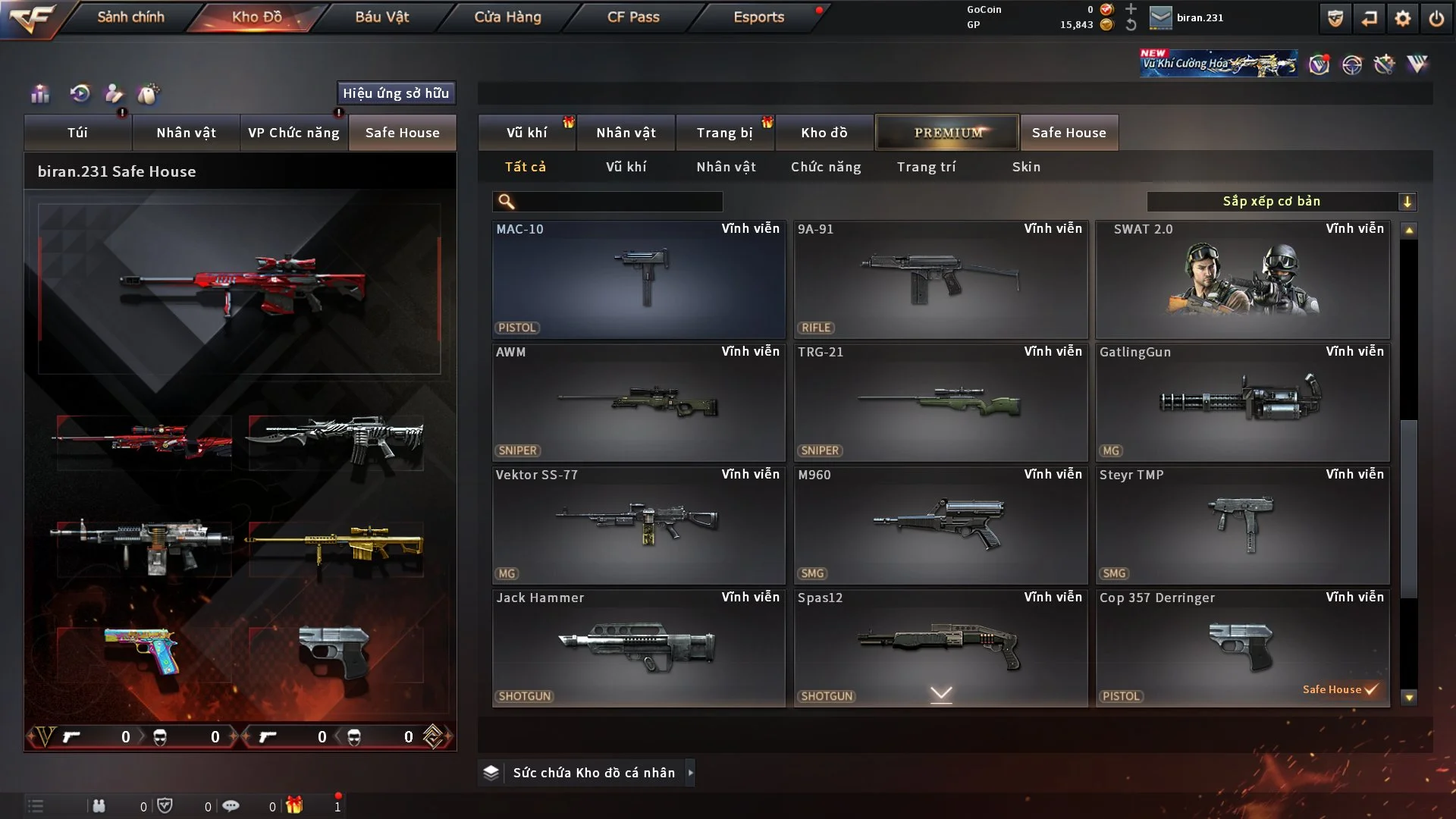The width and height of the screenshot is (1456, 819).
Task: Filter by Trang trí category
Action: (x=926, y=167)
